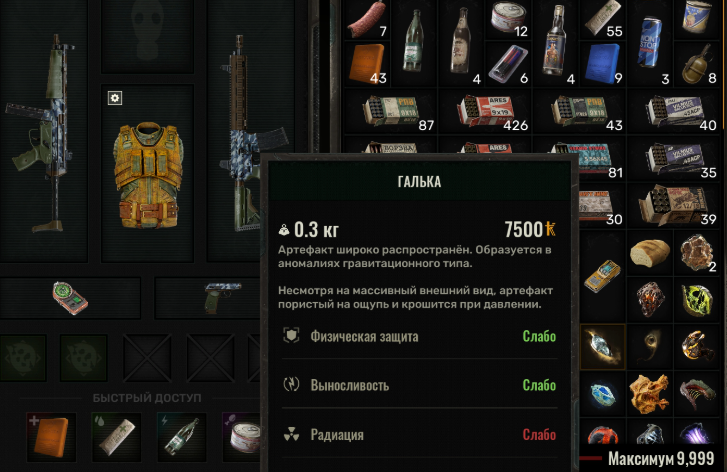727x472 pixels.
Task: Use the orange medkit quick access slot
Action: click(51, 432)
